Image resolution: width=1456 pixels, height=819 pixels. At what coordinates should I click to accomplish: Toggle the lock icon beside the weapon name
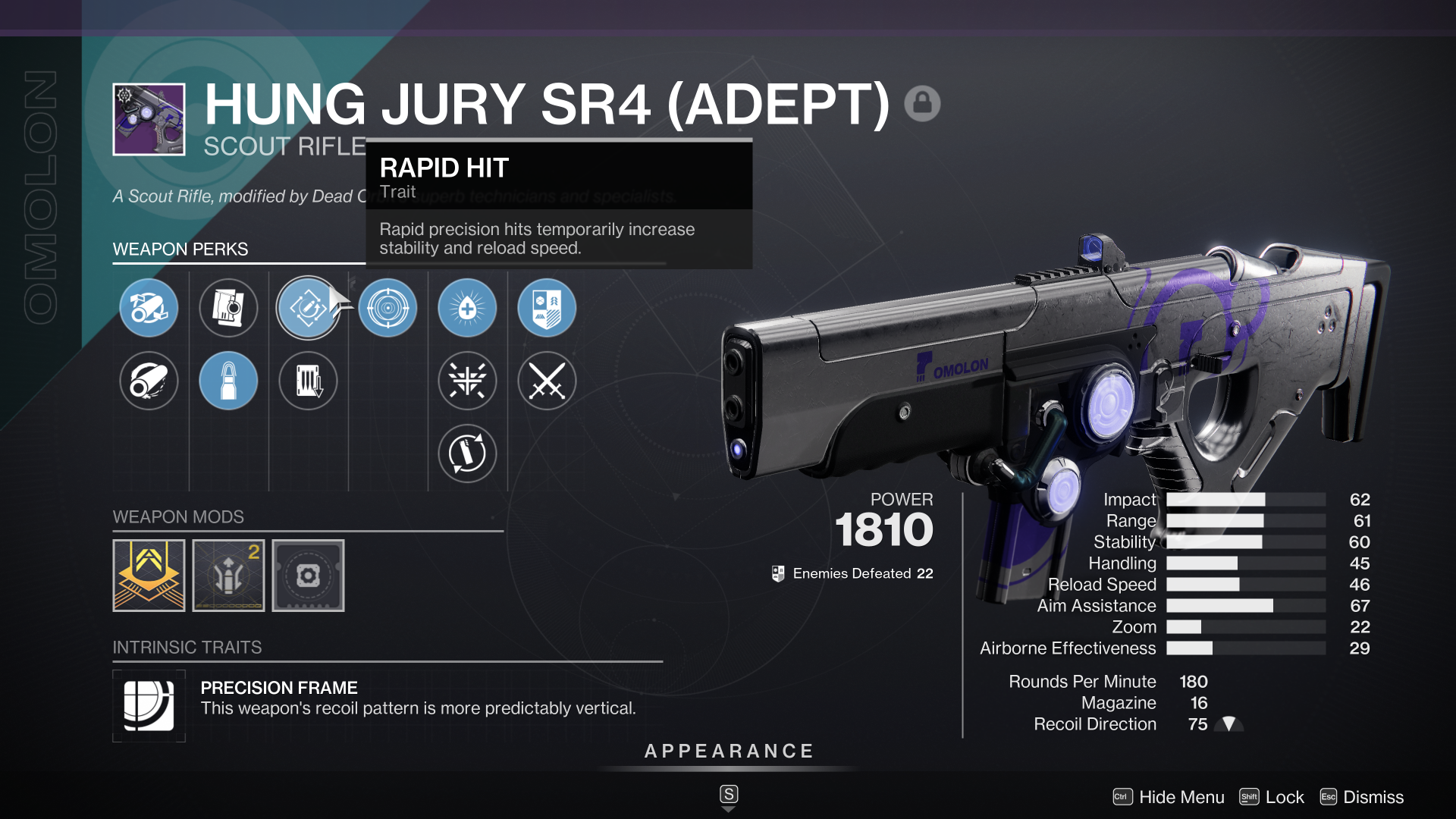coord(924,102)
